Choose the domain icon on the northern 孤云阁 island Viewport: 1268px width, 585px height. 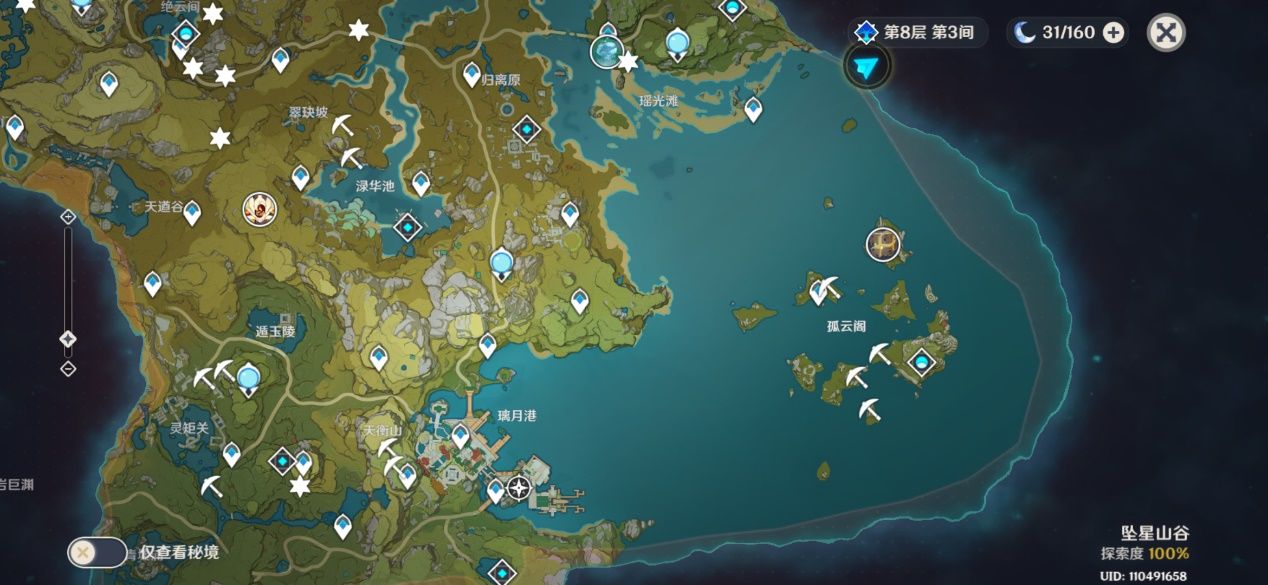coord(882,243)
